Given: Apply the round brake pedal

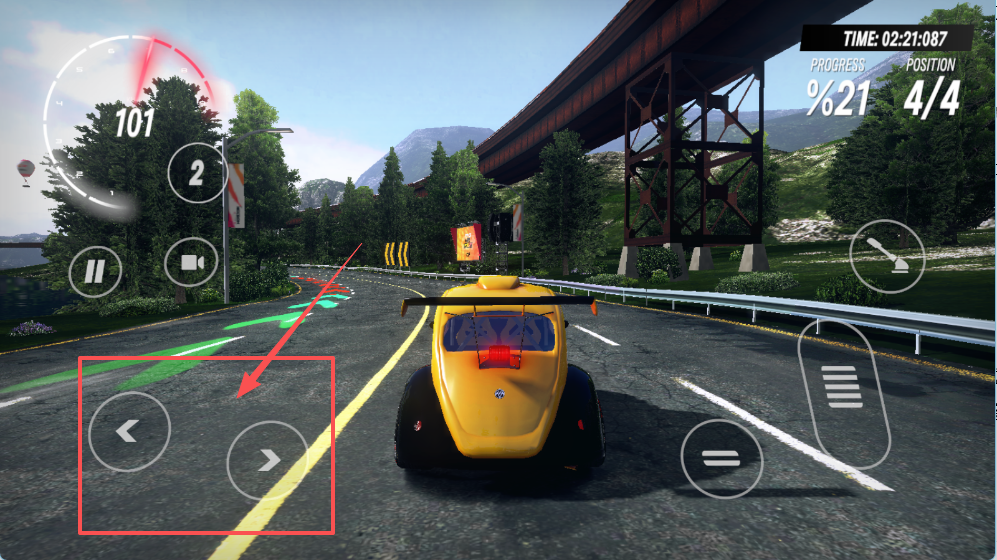Looking at the screenshot, I should coord(721,459).
